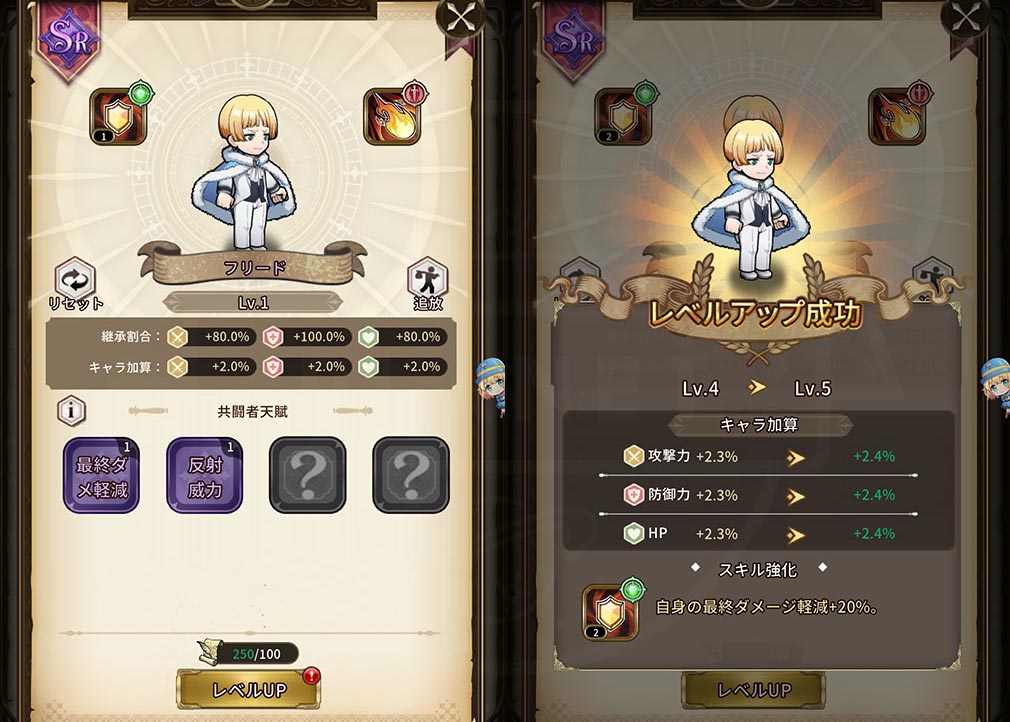Screen dimensions: 1010x722
Task: Click レベルUP button with red alert badge
Action: click(x=249, y=689)
